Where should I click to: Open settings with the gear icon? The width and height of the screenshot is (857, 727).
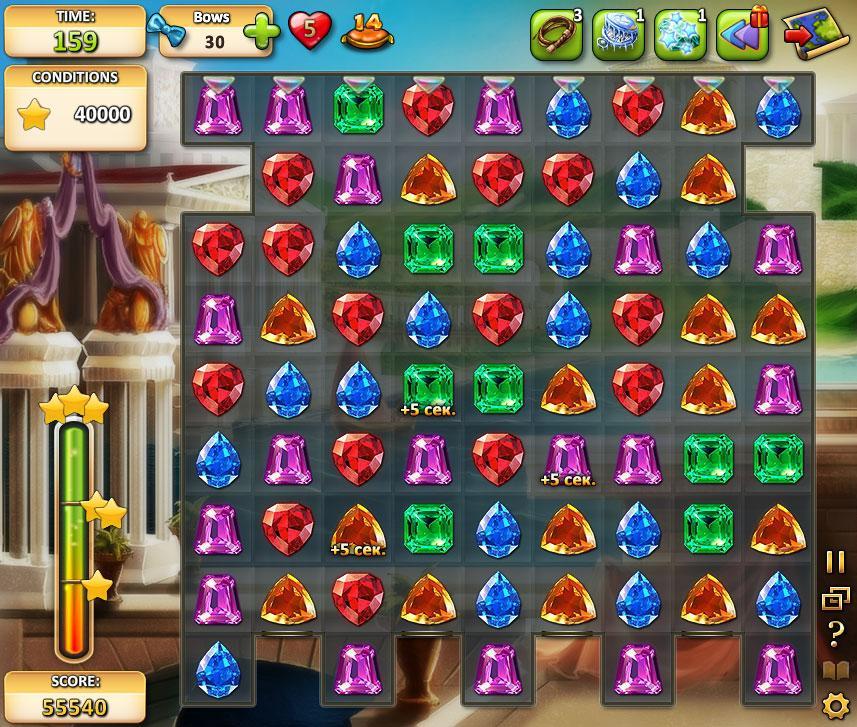[x=835, y=706]
